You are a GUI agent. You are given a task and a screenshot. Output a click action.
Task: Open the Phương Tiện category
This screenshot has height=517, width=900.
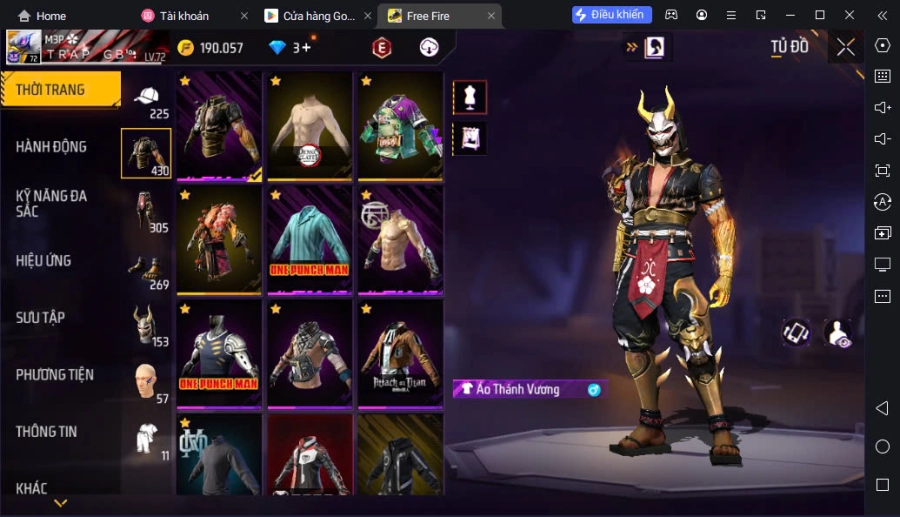(x=55, y=374)
